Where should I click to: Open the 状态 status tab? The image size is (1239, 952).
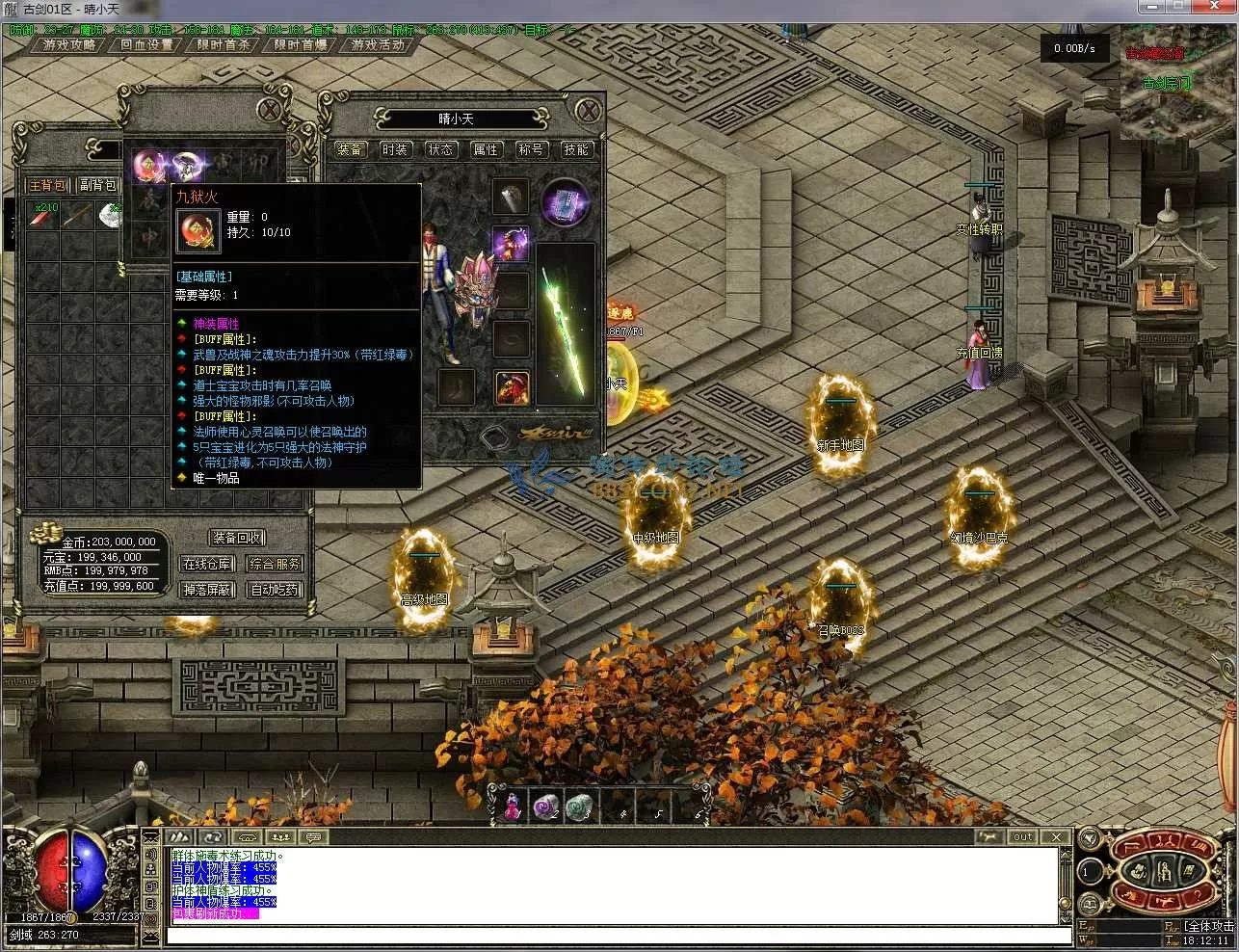440,149
